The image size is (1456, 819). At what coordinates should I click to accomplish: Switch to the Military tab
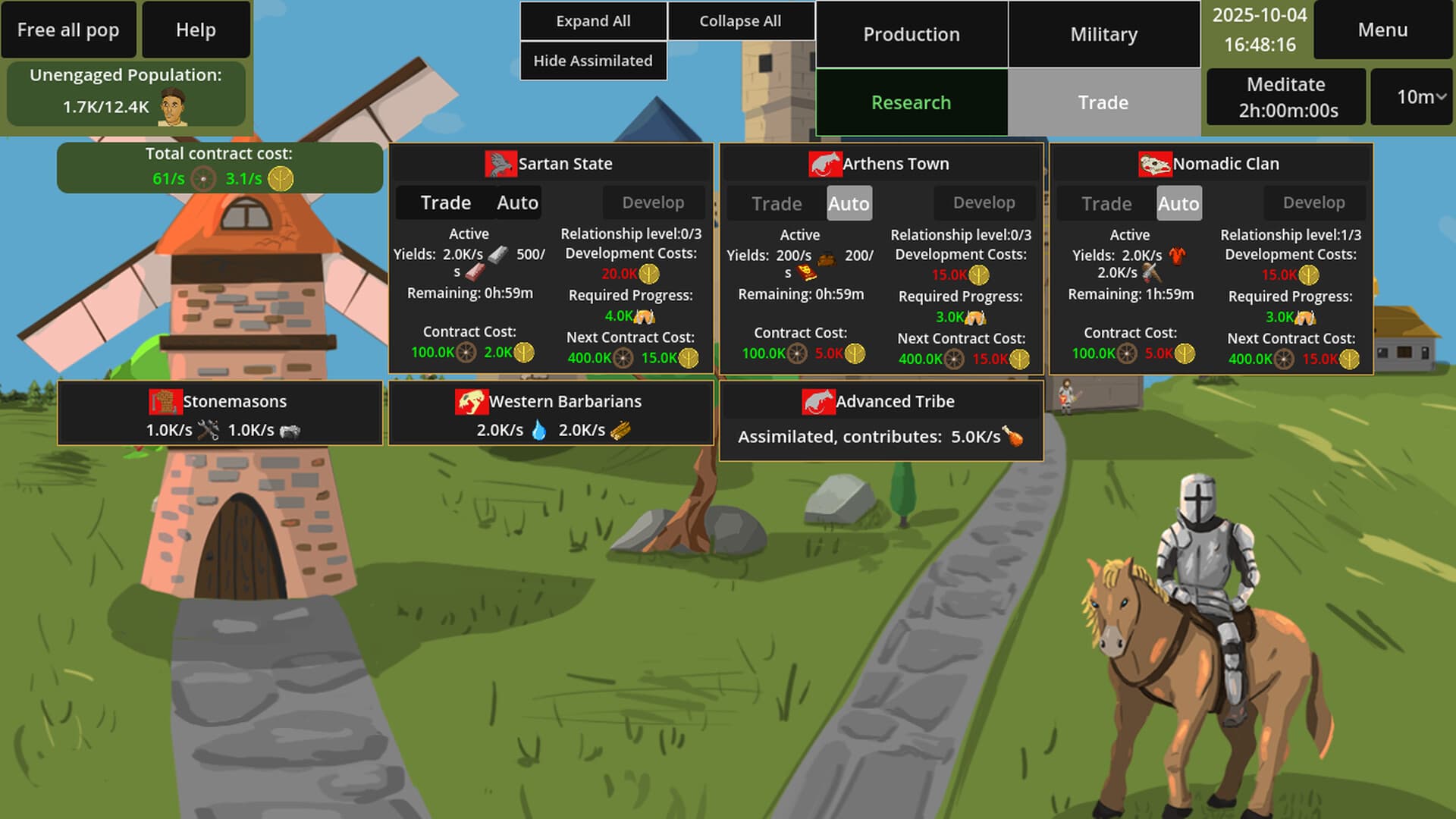pyautogui.click(x=1103, y=34)
